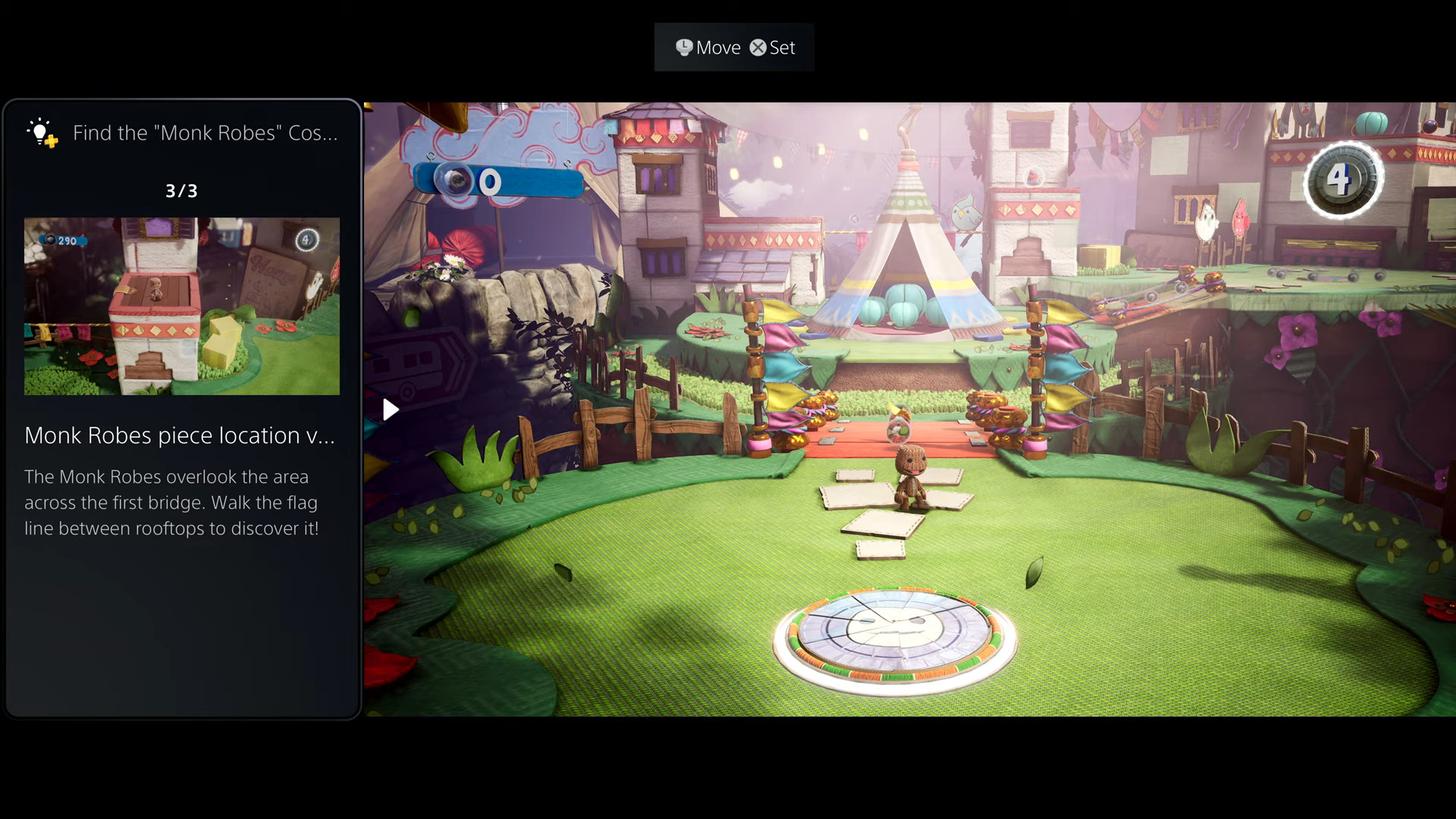This screenshot has width=1456, height=819.
Task: Click the small 4 orb inside the thumbnail
Action: 306,238
